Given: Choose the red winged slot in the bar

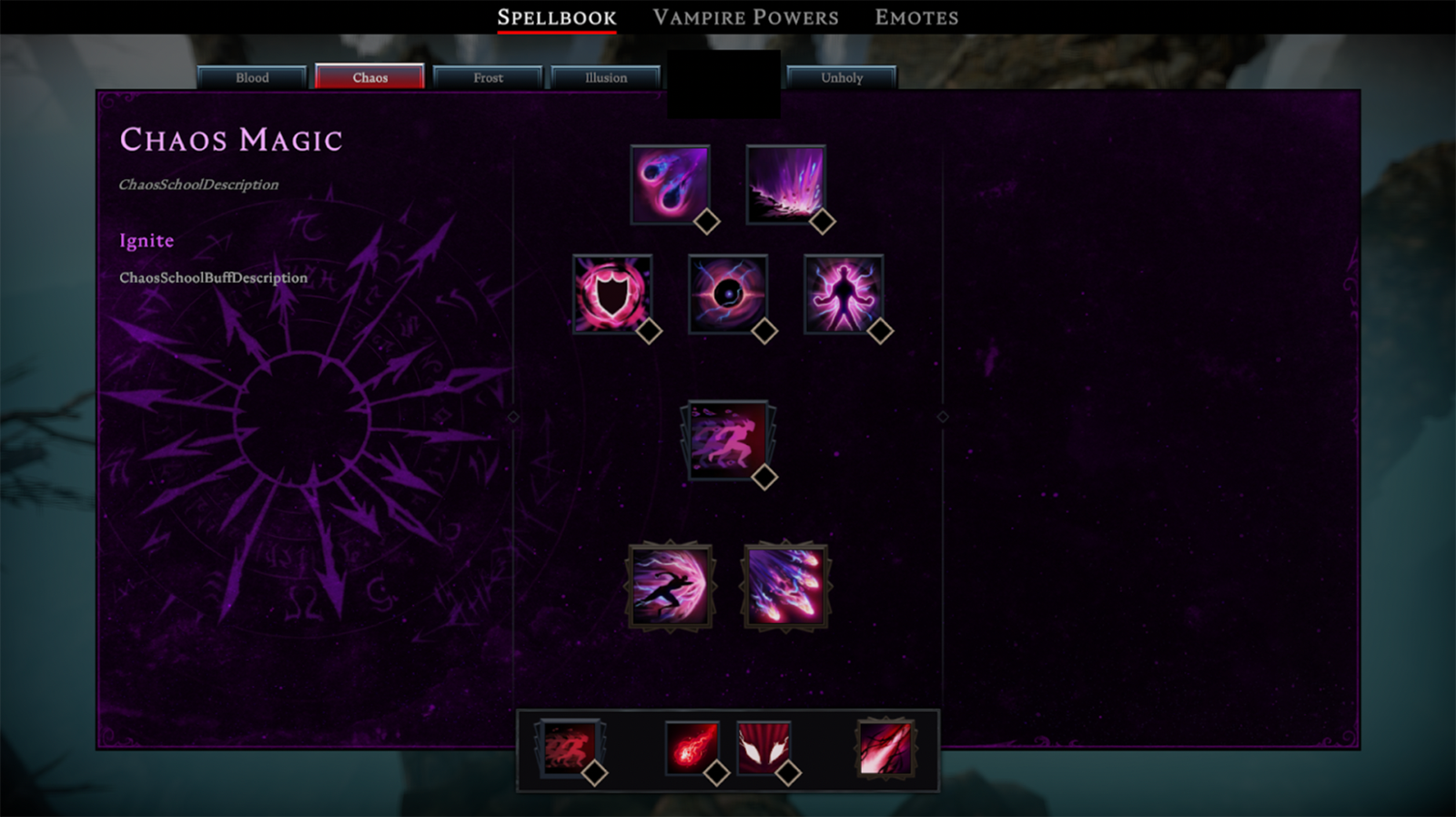Looking at the screenshot, I should click(x=763, y=748).
